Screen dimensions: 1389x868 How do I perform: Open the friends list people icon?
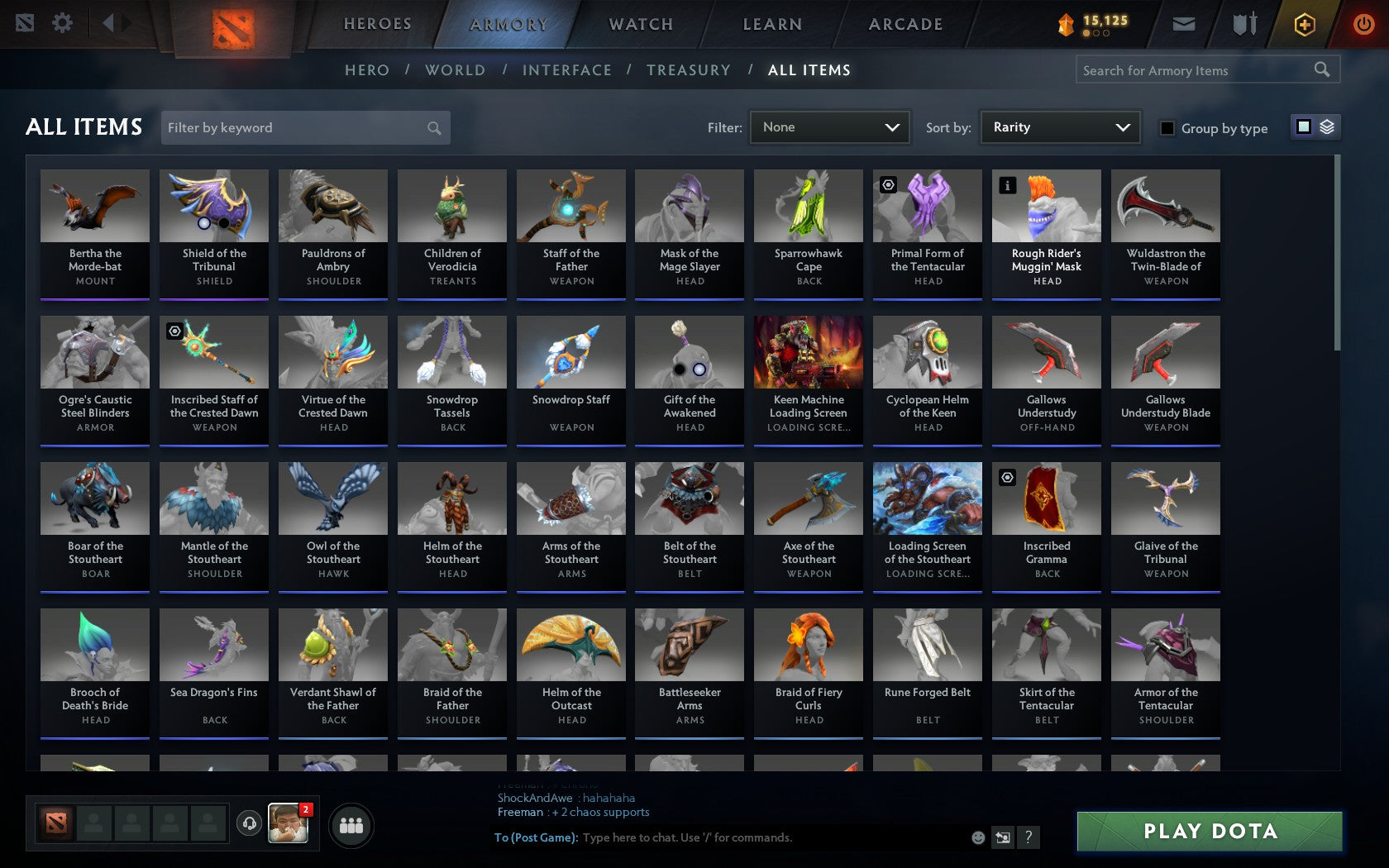coord(351,824)
